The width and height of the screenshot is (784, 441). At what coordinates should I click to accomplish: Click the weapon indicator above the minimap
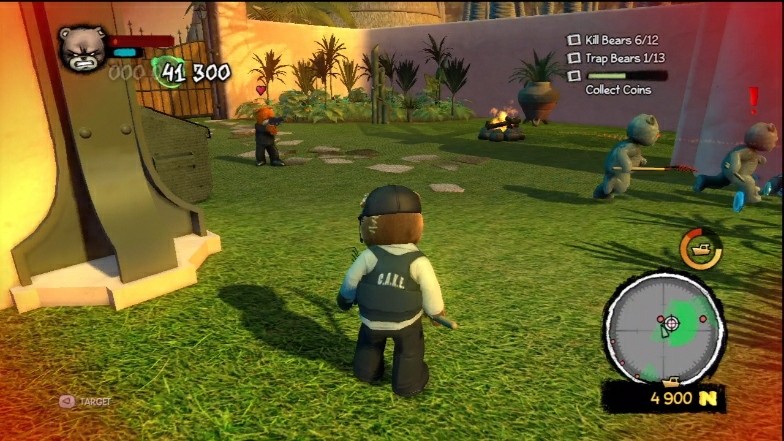pyautogui.click(x=700, y=248)
